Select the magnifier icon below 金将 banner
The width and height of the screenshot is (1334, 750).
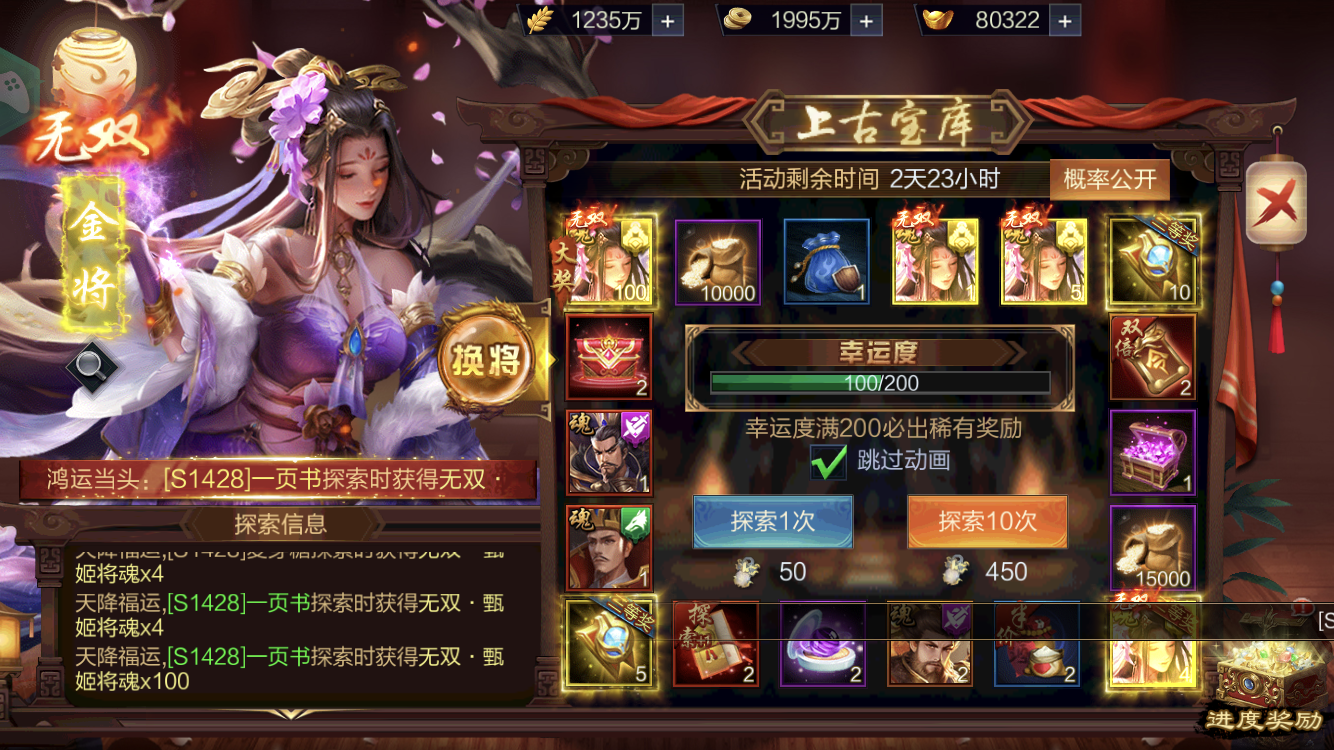[95, 365]
